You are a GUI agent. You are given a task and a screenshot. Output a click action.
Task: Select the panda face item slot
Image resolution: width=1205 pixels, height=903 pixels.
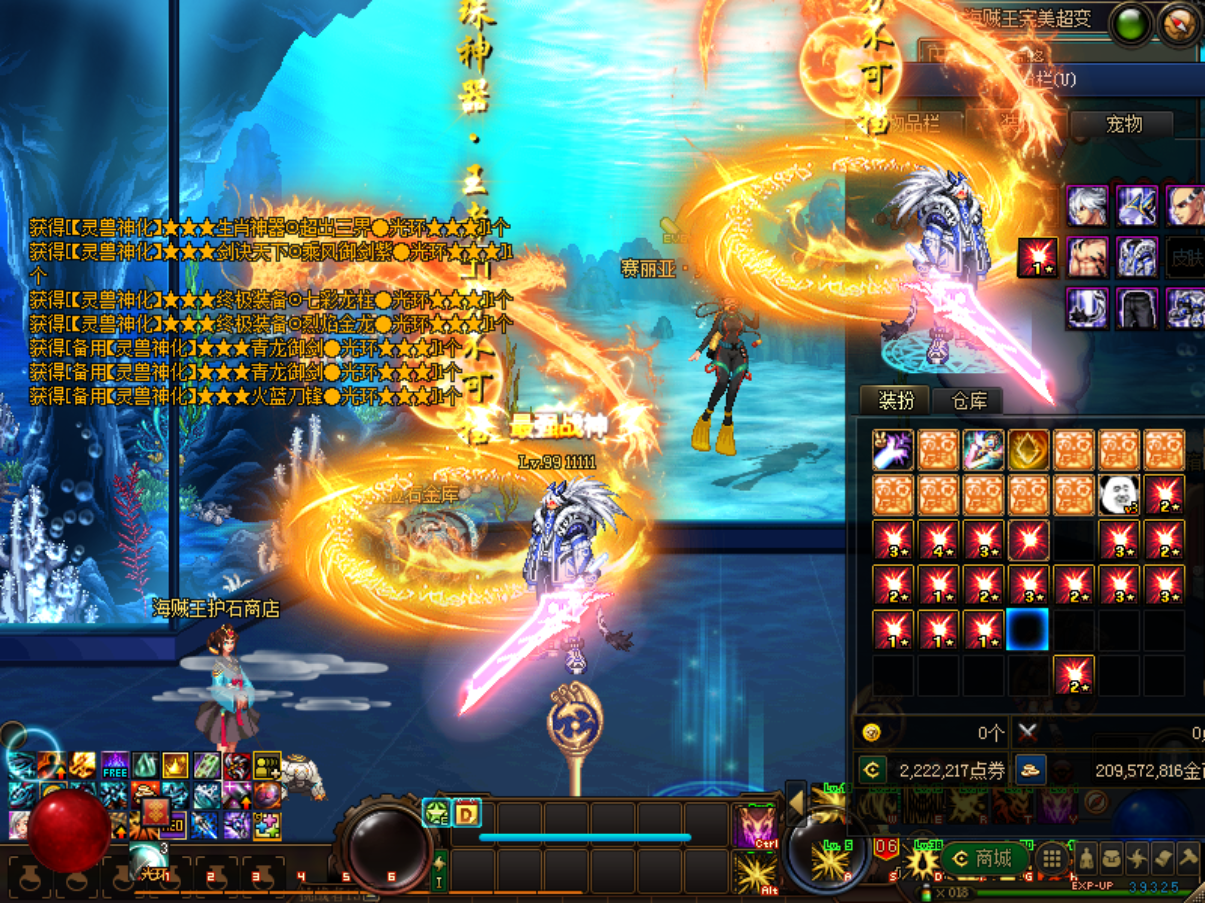pos(1119,495)
